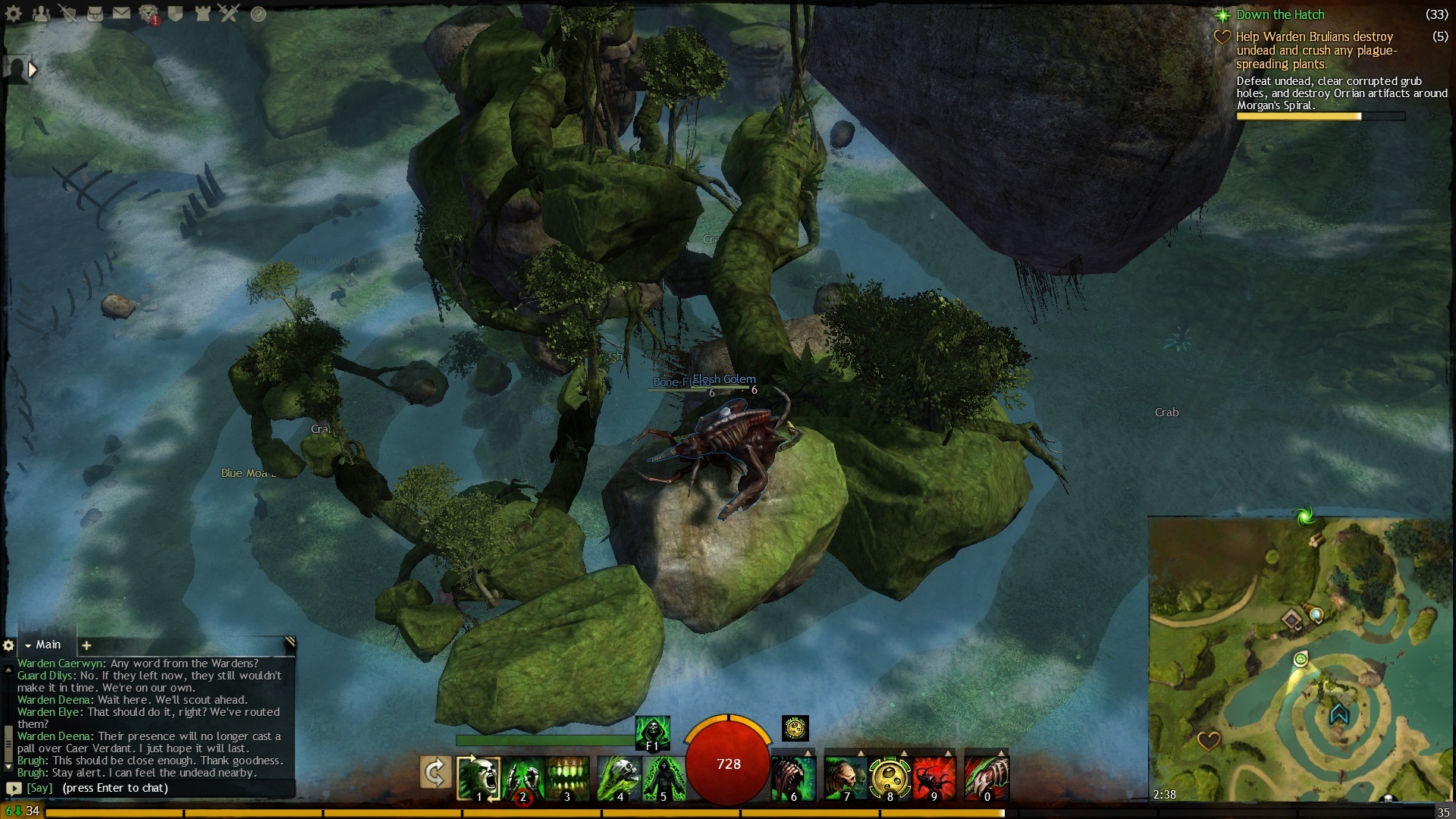
Task: Activate the Flesh Golem elite skill 0
Action: coord(986,777)
